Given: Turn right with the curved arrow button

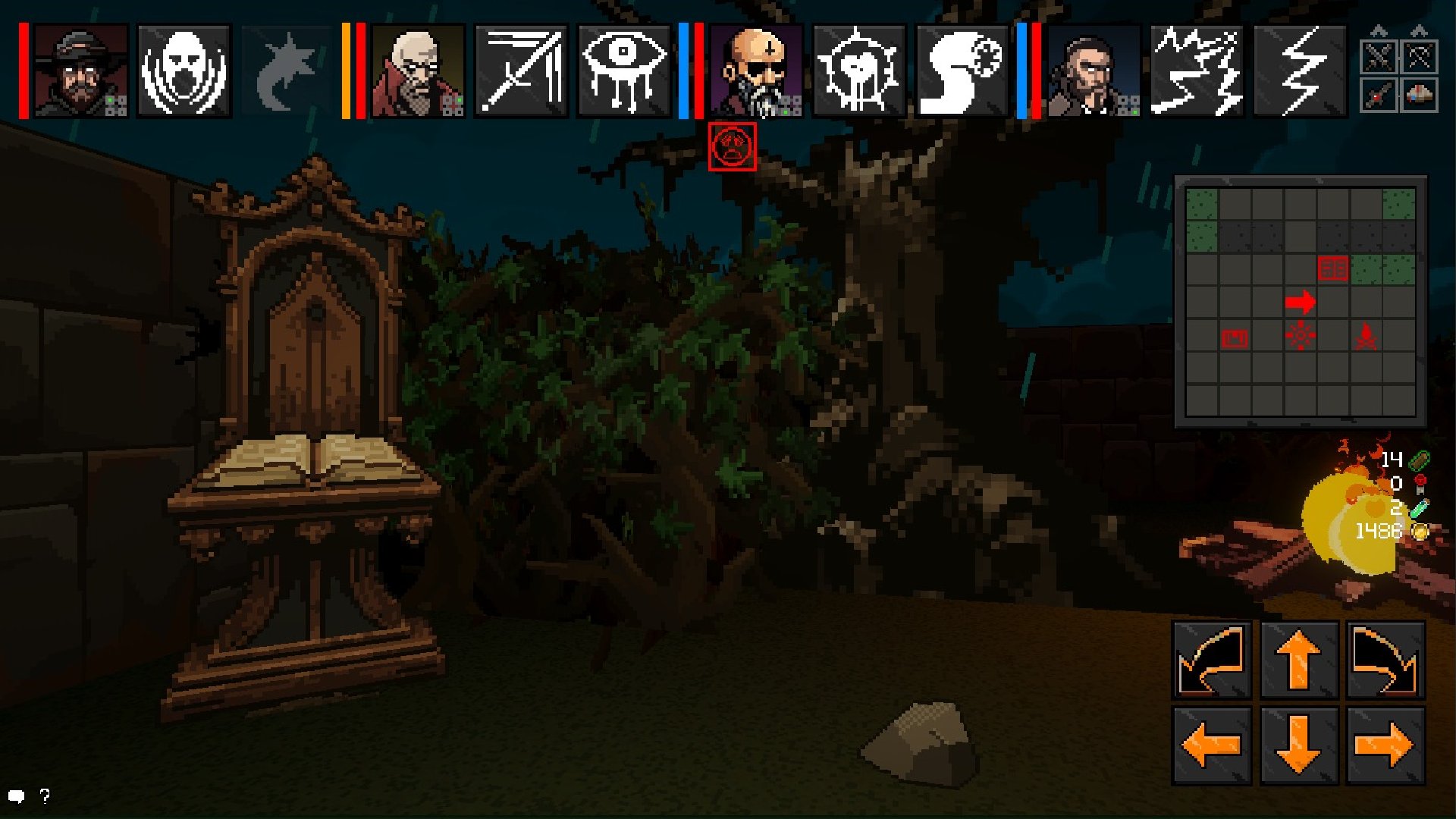Looking at the screenshot, I should (x=1385, y=660).
